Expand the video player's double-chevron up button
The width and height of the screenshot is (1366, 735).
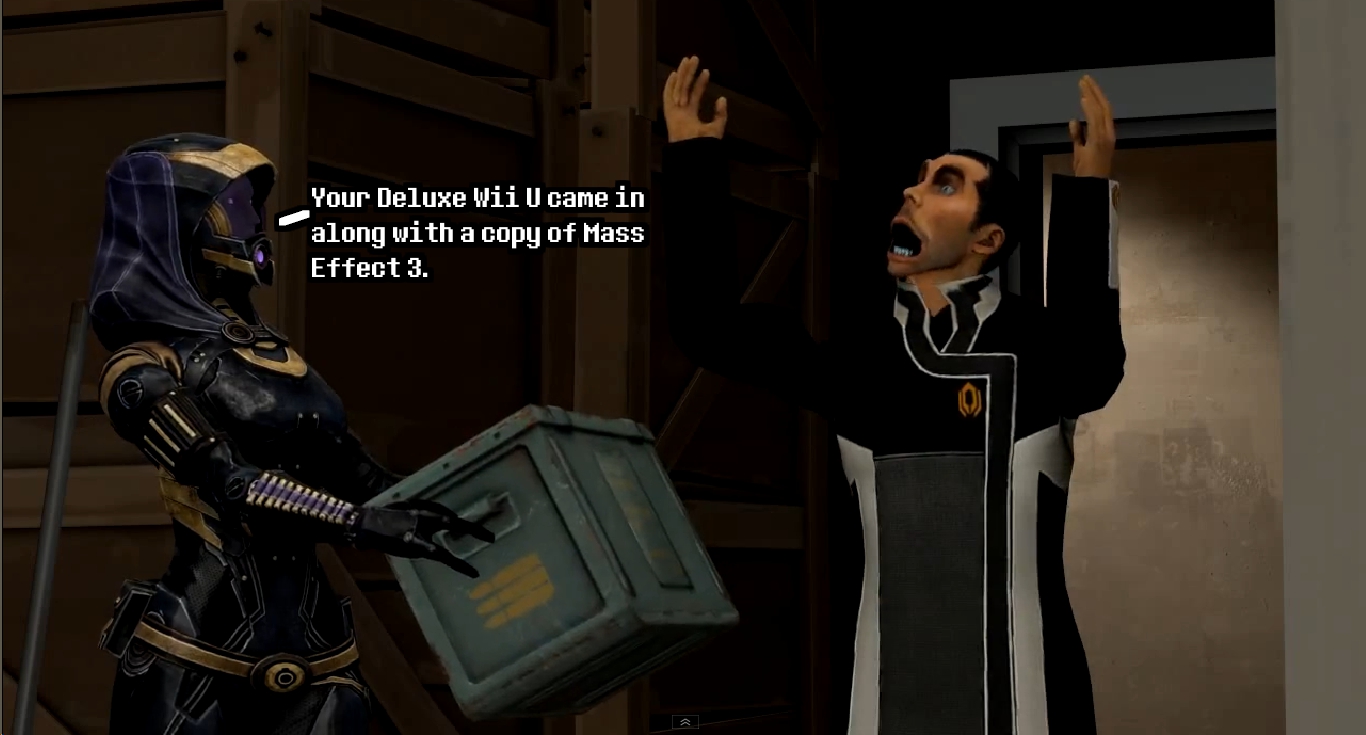point(685,722)
